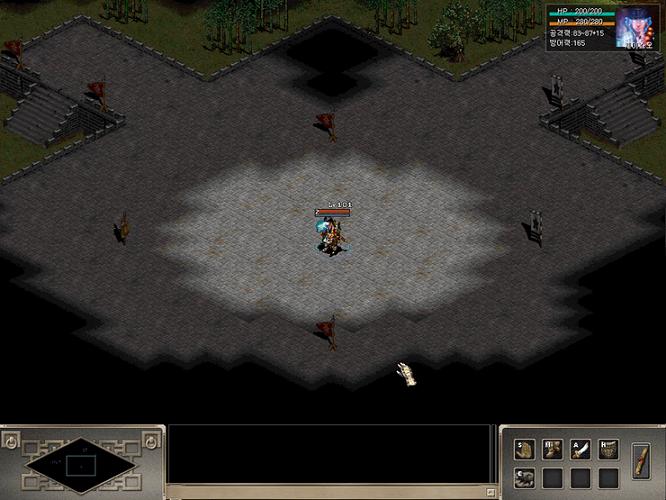Select the open hand 'S' command icon
Image resolution: width=666 pixels, height=500 pixels.
click(x=524, y=450)
